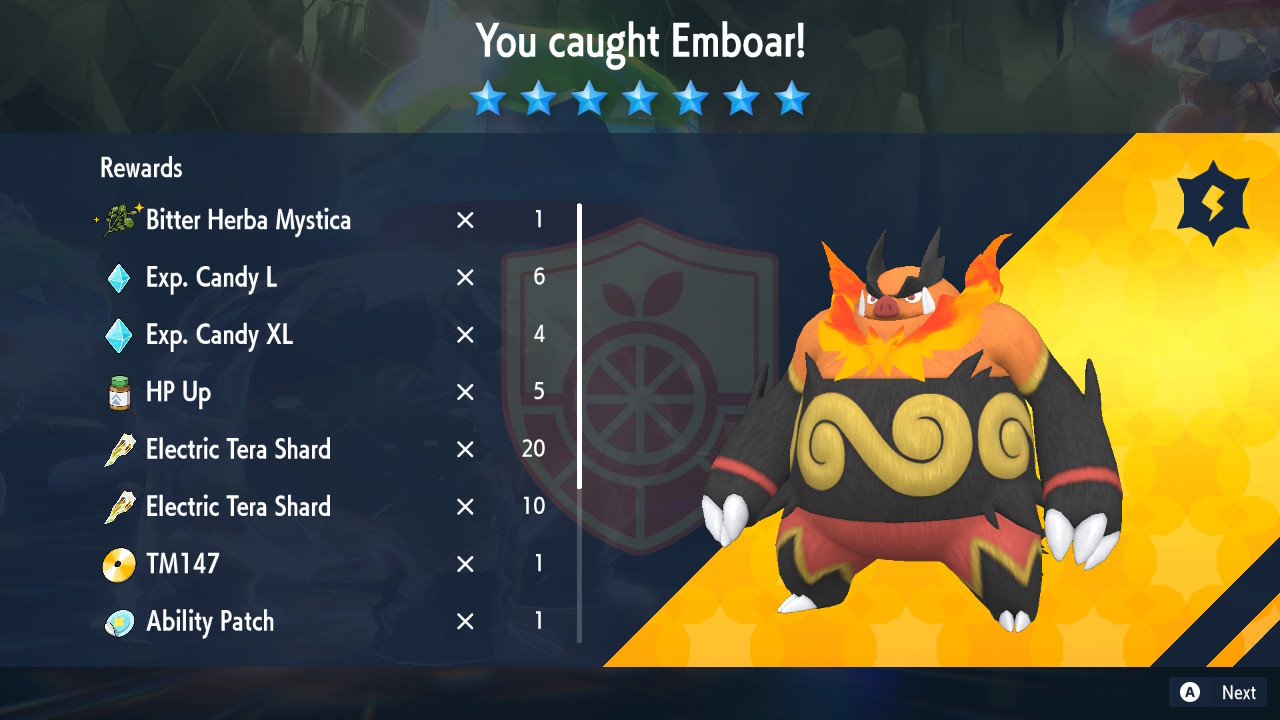Select the last seventh star
Image resolution: width=1280 pixels, height=720 pixels.
[x=791, y=98]
